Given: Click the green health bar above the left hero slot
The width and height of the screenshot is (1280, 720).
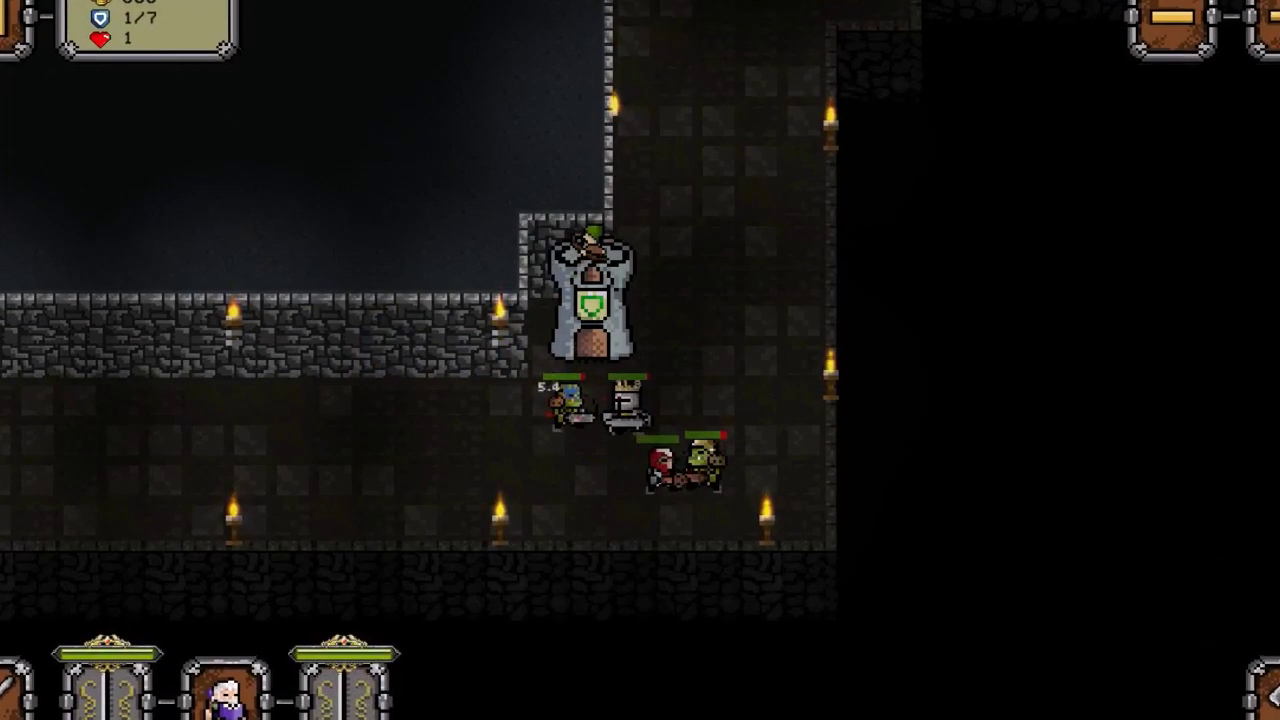Looking at the screenshot, I should pos(108,653).
